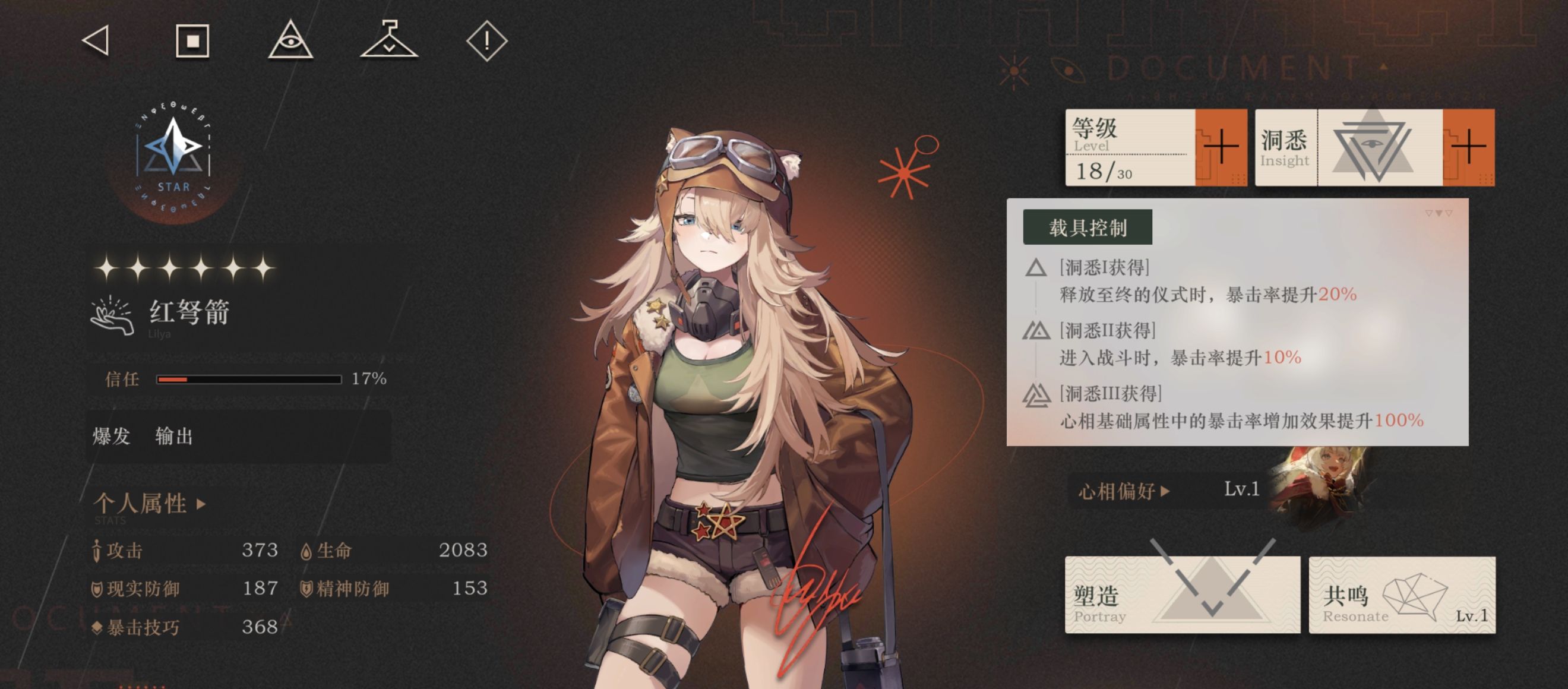Click the trust 信任 progress bar
The height and width of the screenshot is (689, 1568).
(248, 379)
